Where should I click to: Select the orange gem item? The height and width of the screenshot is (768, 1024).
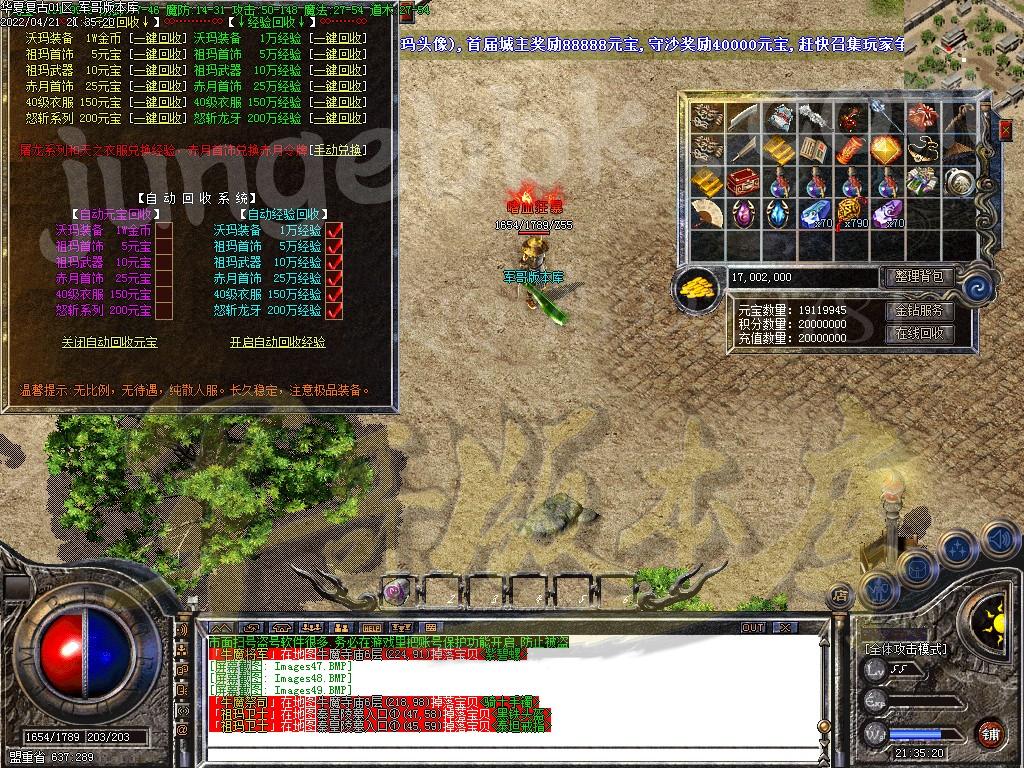click(886, 150)
